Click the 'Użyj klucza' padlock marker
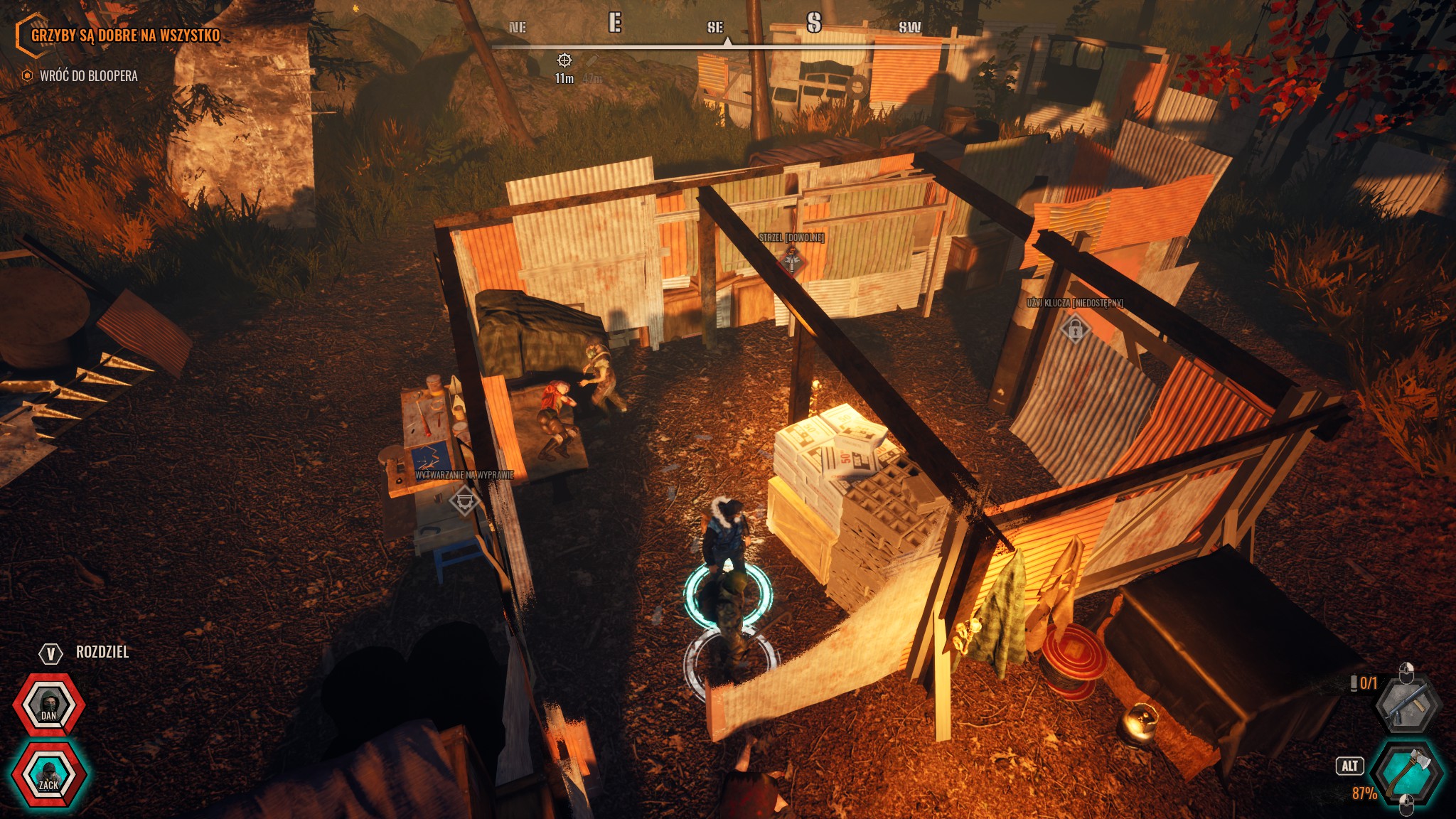Viewport: 1456px width, 819px height. (1075, 329)
